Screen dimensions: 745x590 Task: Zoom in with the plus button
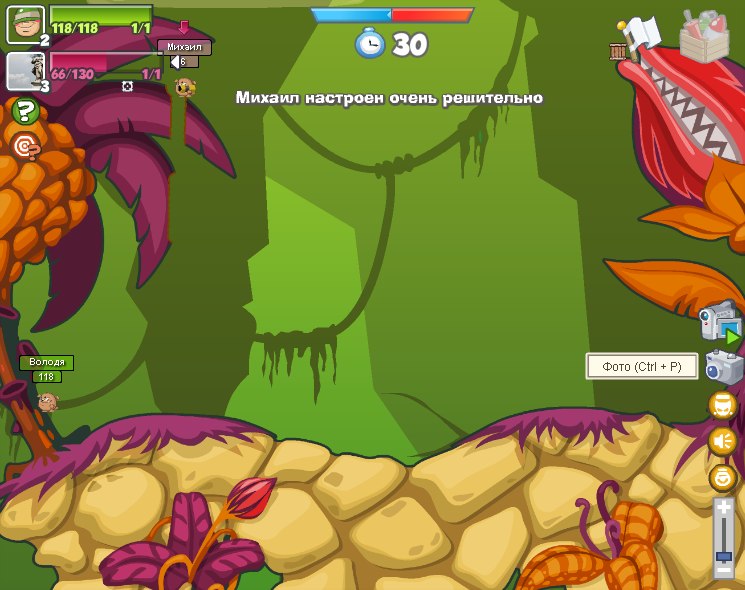point(723,508)
